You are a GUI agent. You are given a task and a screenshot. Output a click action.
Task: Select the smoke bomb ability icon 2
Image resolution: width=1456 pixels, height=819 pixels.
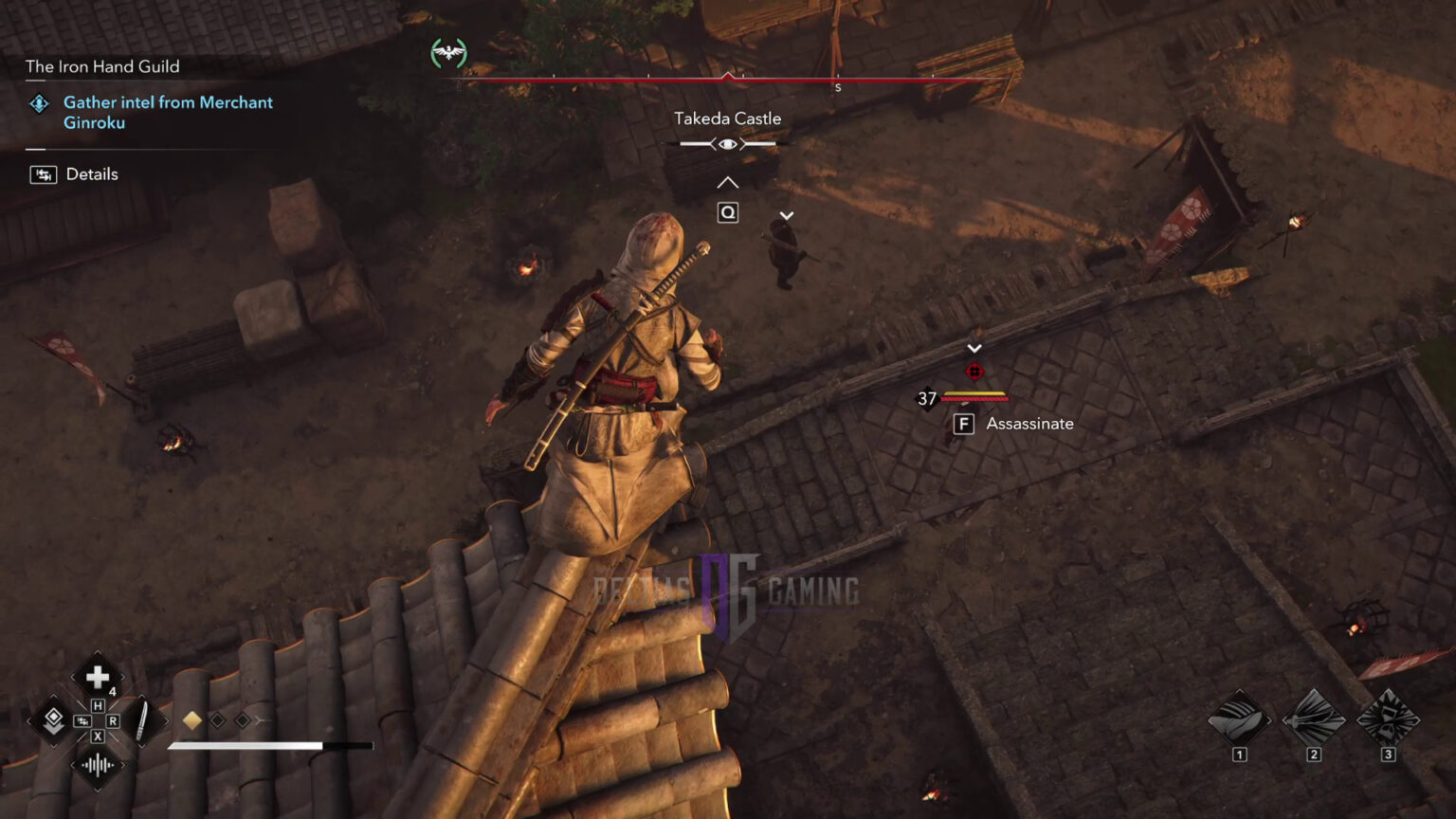pos(1314,722)
